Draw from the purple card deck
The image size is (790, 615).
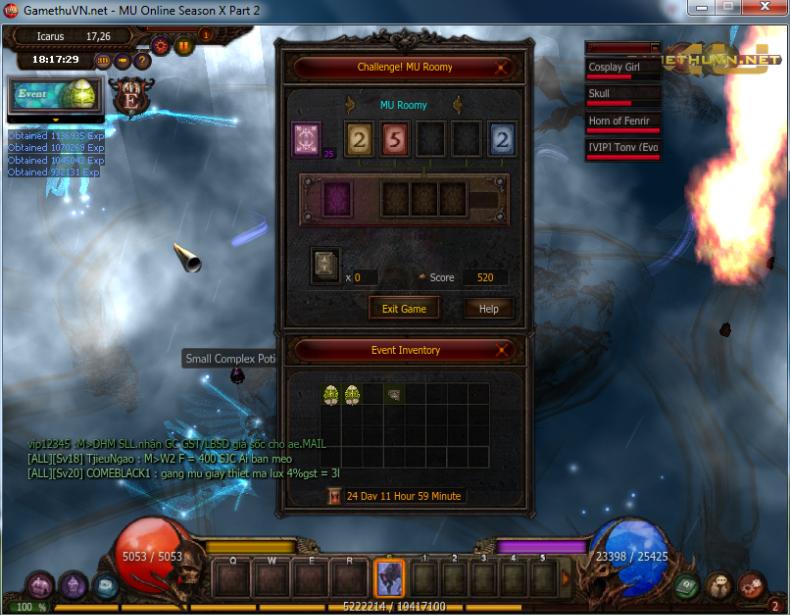pos(306,139)
